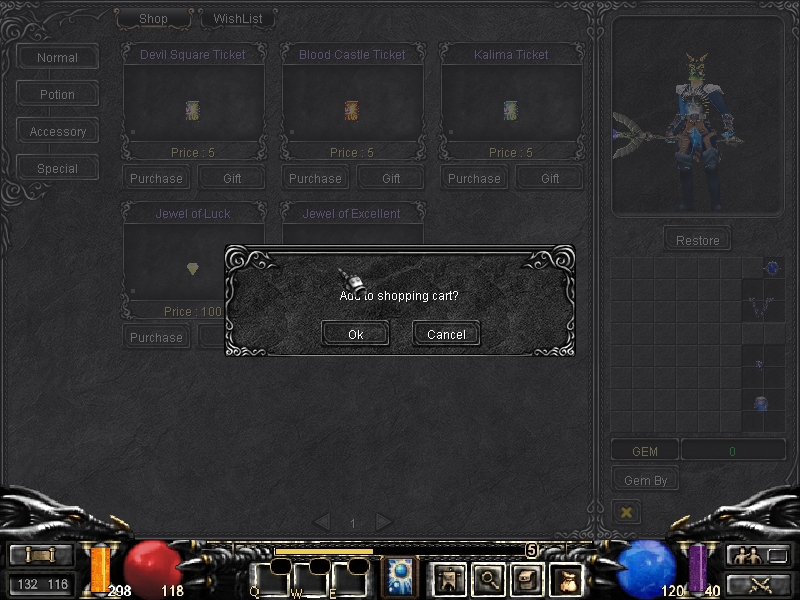Image resolution: width=800 pixels, height=600 pixels.
Task: Purchase the Blood Castle Ticket
Action: (x=315, y=179)
